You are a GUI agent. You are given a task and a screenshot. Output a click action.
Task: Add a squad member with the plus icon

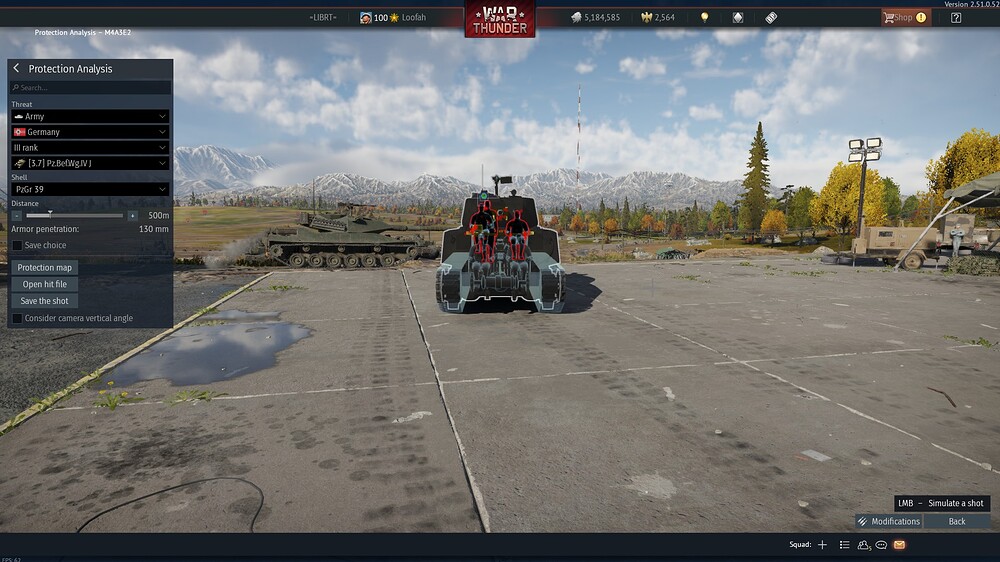click(822, 545)
